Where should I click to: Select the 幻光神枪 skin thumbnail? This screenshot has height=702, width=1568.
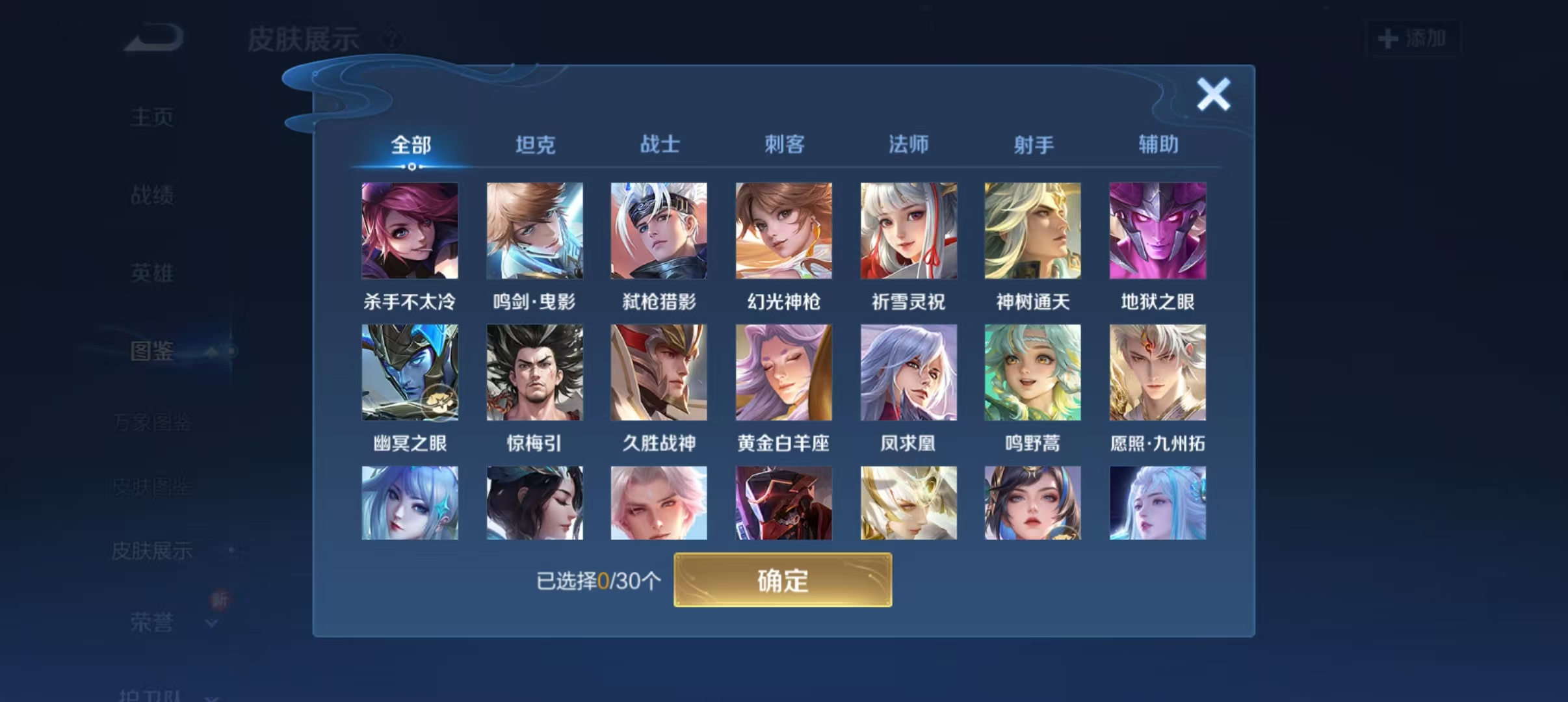tap(783, 231)
